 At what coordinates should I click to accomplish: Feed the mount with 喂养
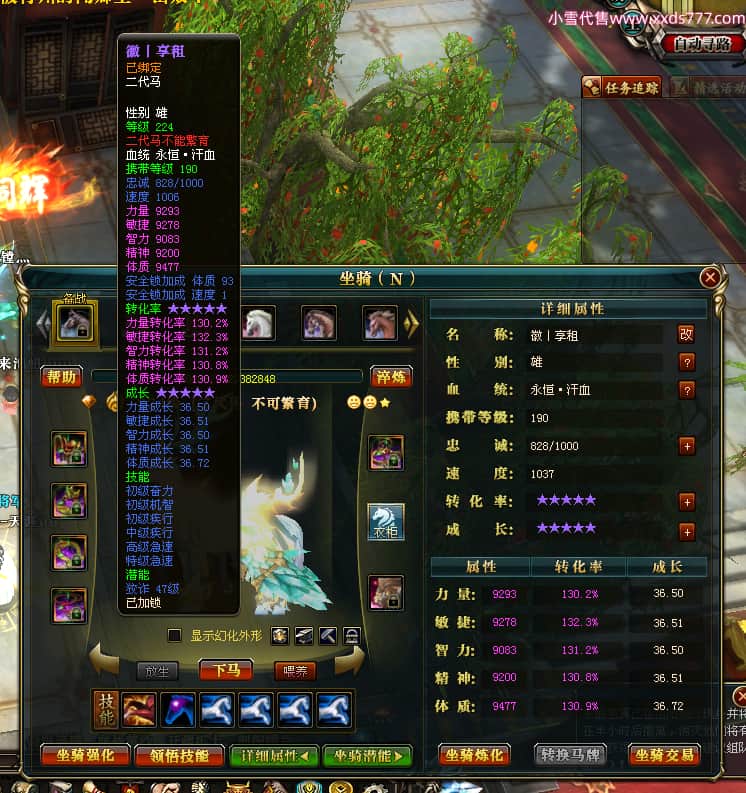pos(296,670)
